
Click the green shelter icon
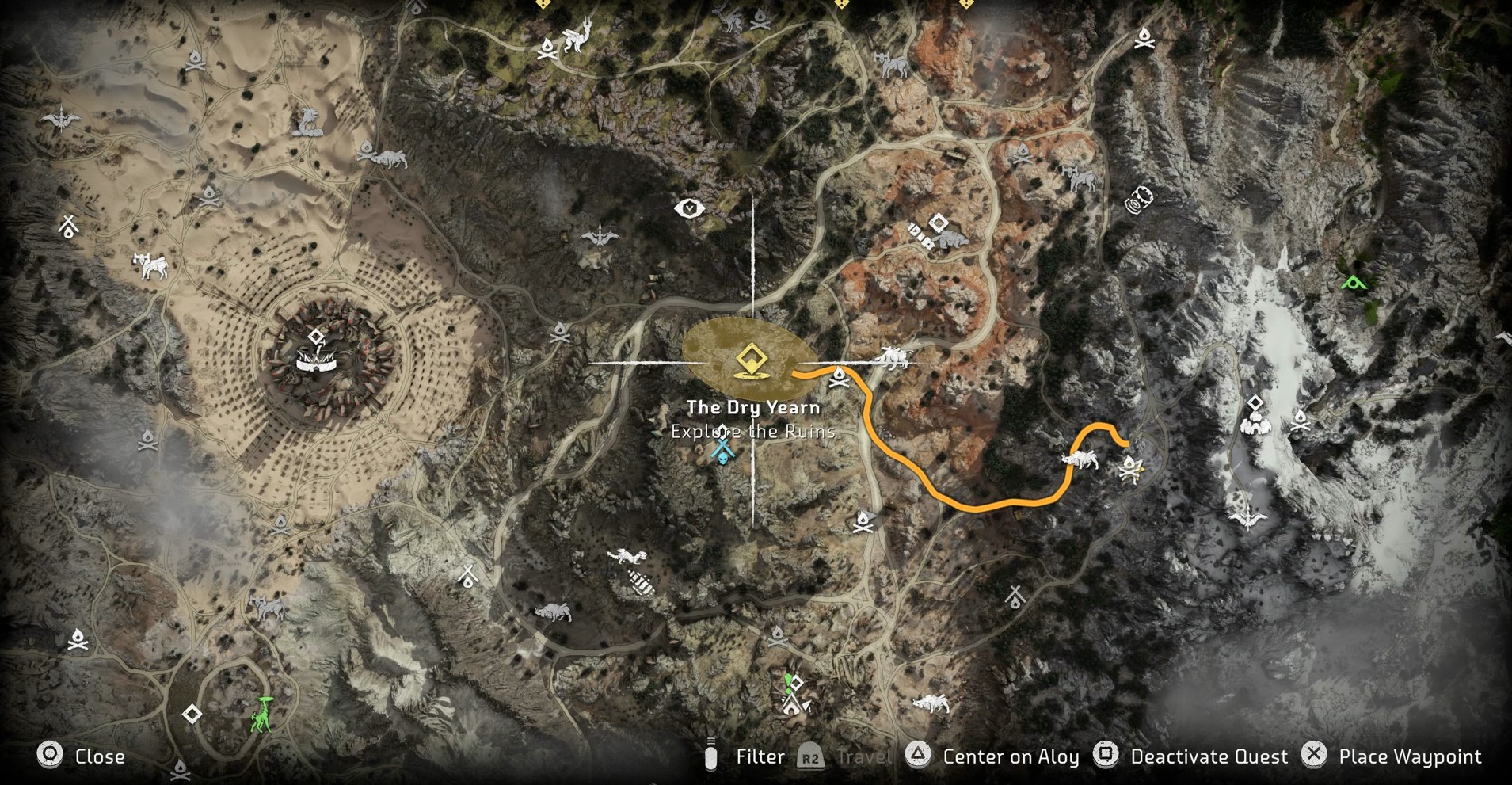tap(1354, 281)
